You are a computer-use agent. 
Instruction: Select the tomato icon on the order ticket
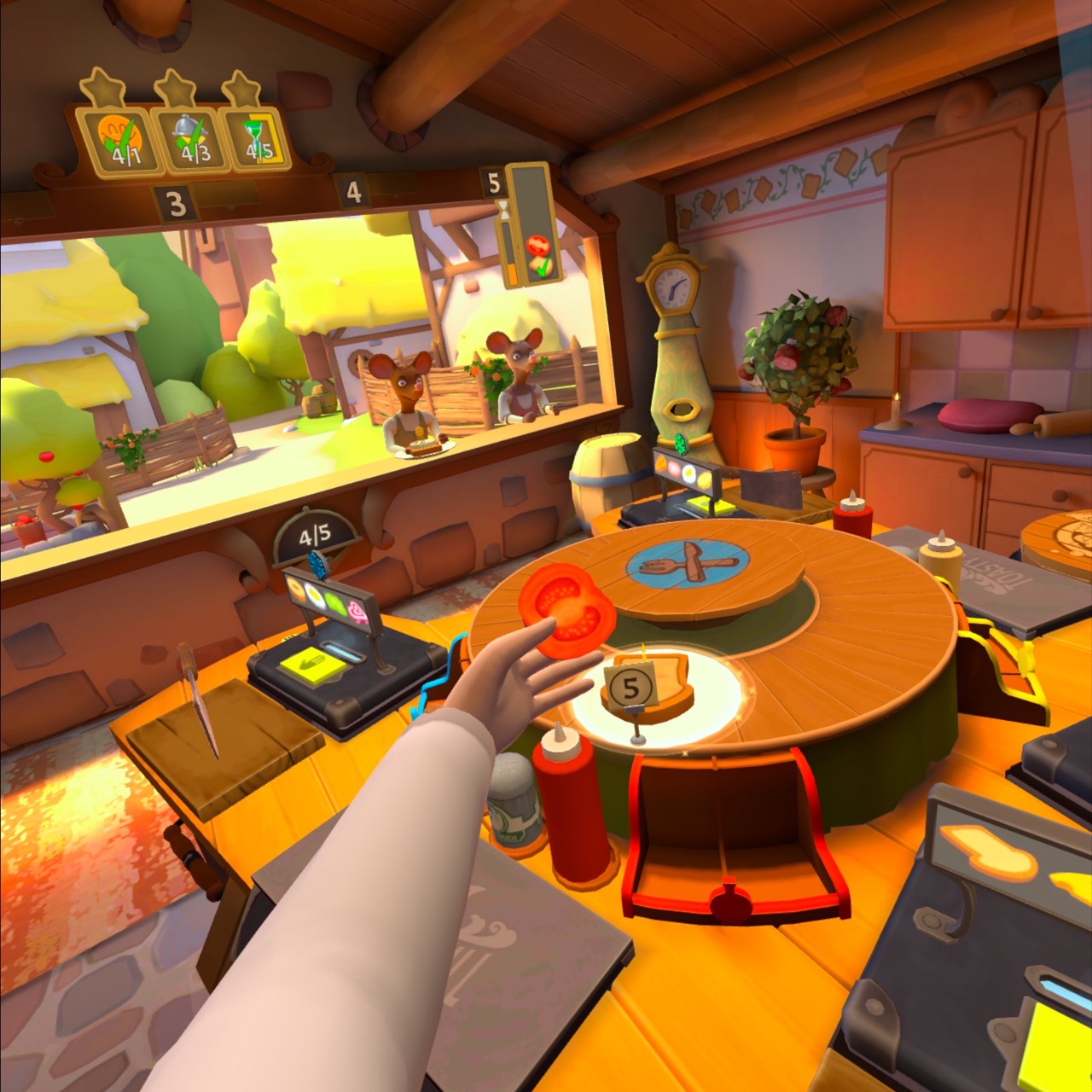[x=537, y=246]
